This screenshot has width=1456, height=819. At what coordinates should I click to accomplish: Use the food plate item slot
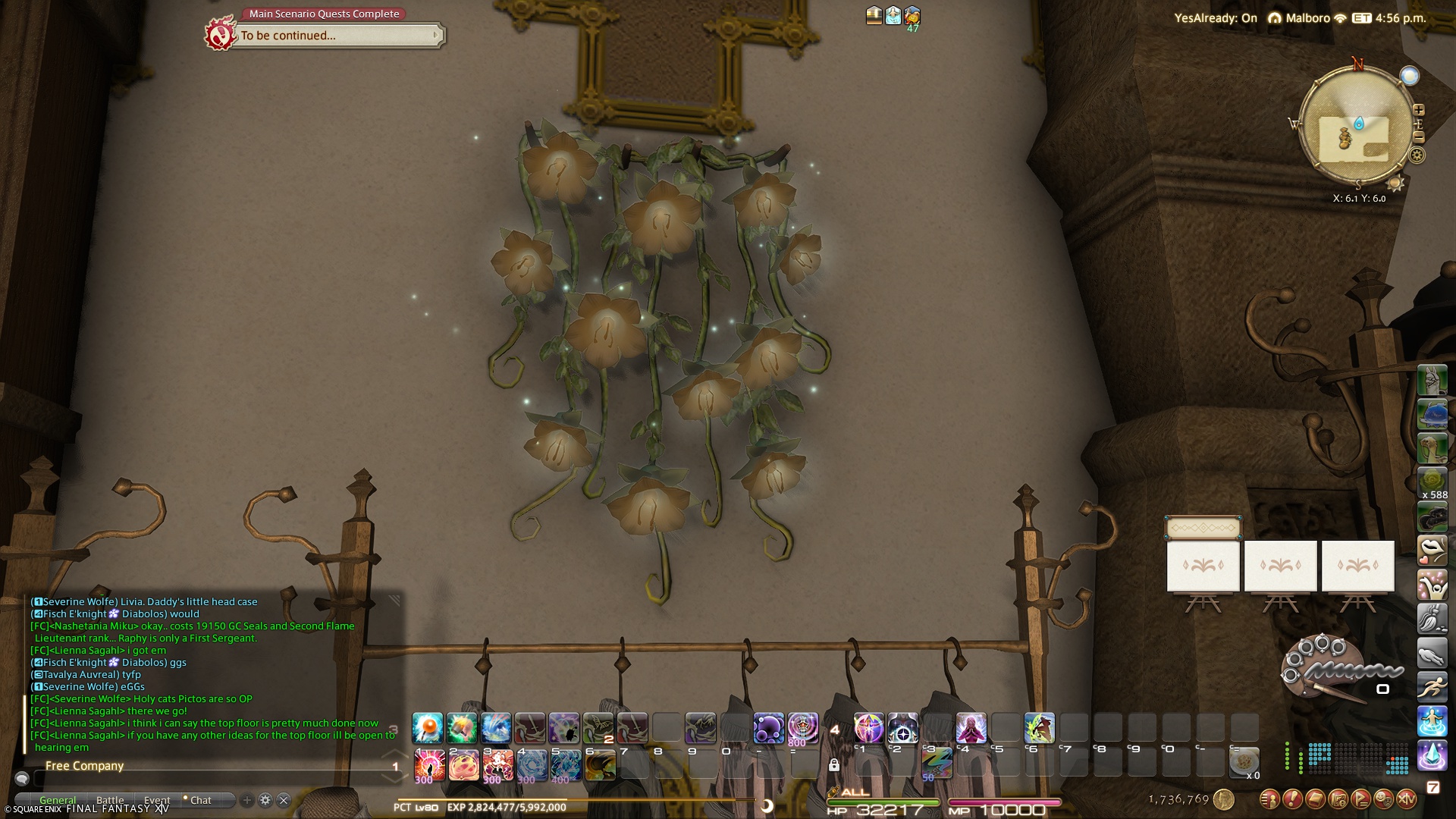click(1244, 762)
